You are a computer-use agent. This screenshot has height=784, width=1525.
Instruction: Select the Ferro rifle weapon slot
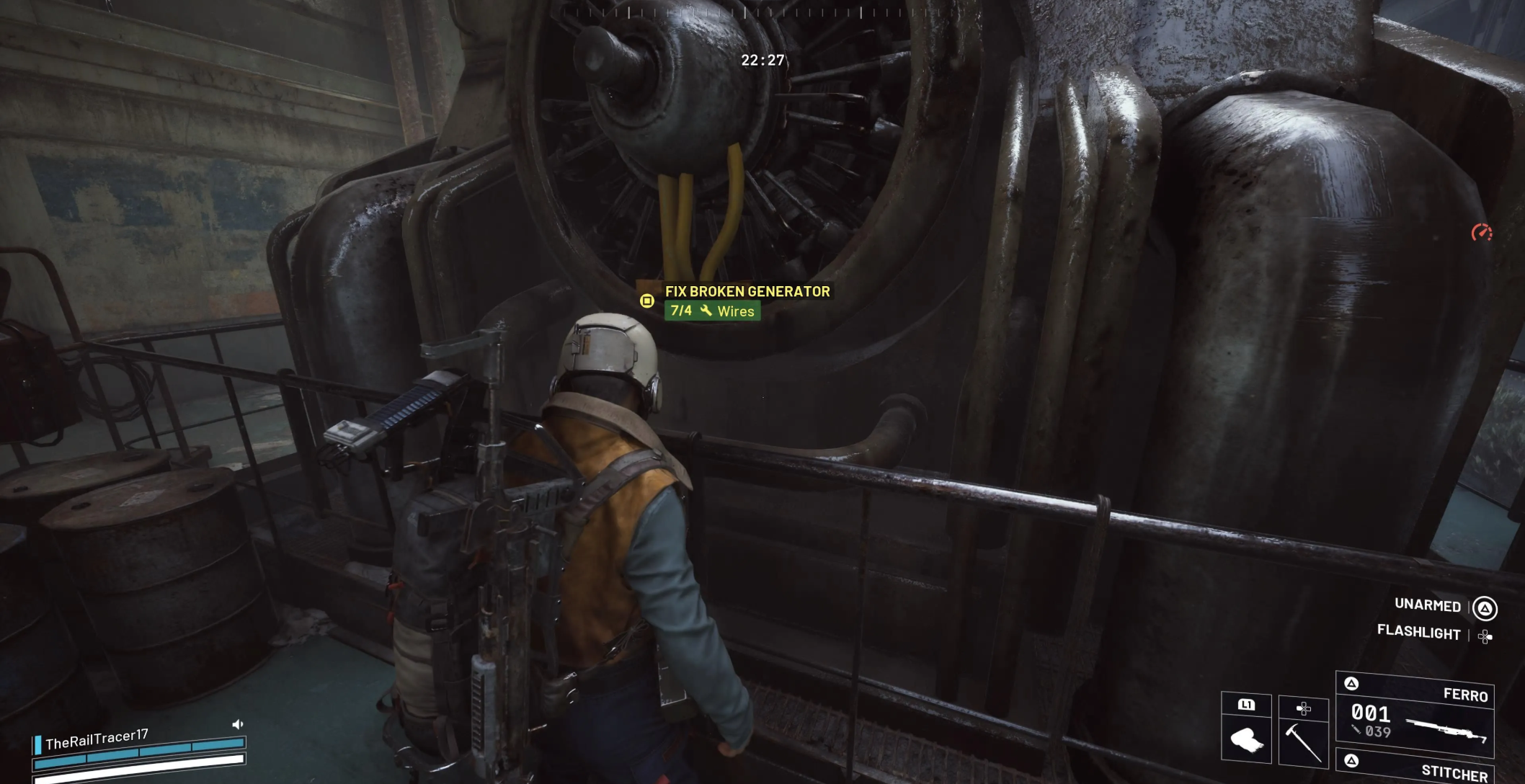coord(1415,715)
